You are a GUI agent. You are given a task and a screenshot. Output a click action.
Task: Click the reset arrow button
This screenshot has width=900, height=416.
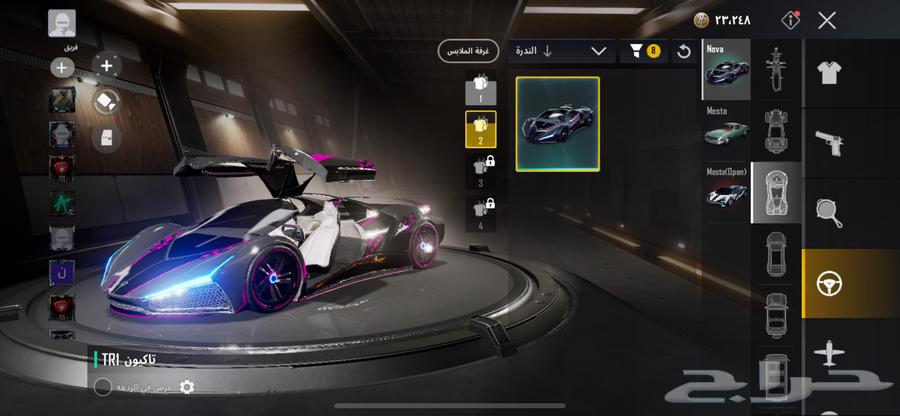point(685,51)
